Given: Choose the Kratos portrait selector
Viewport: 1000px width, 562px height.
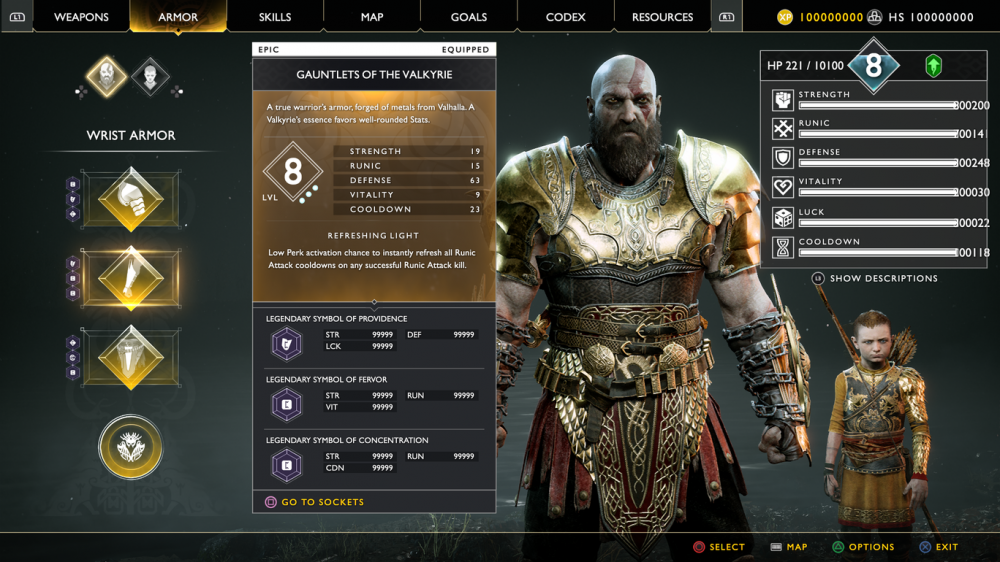Looking at the screenshot, I should click(x=107, y=76).
